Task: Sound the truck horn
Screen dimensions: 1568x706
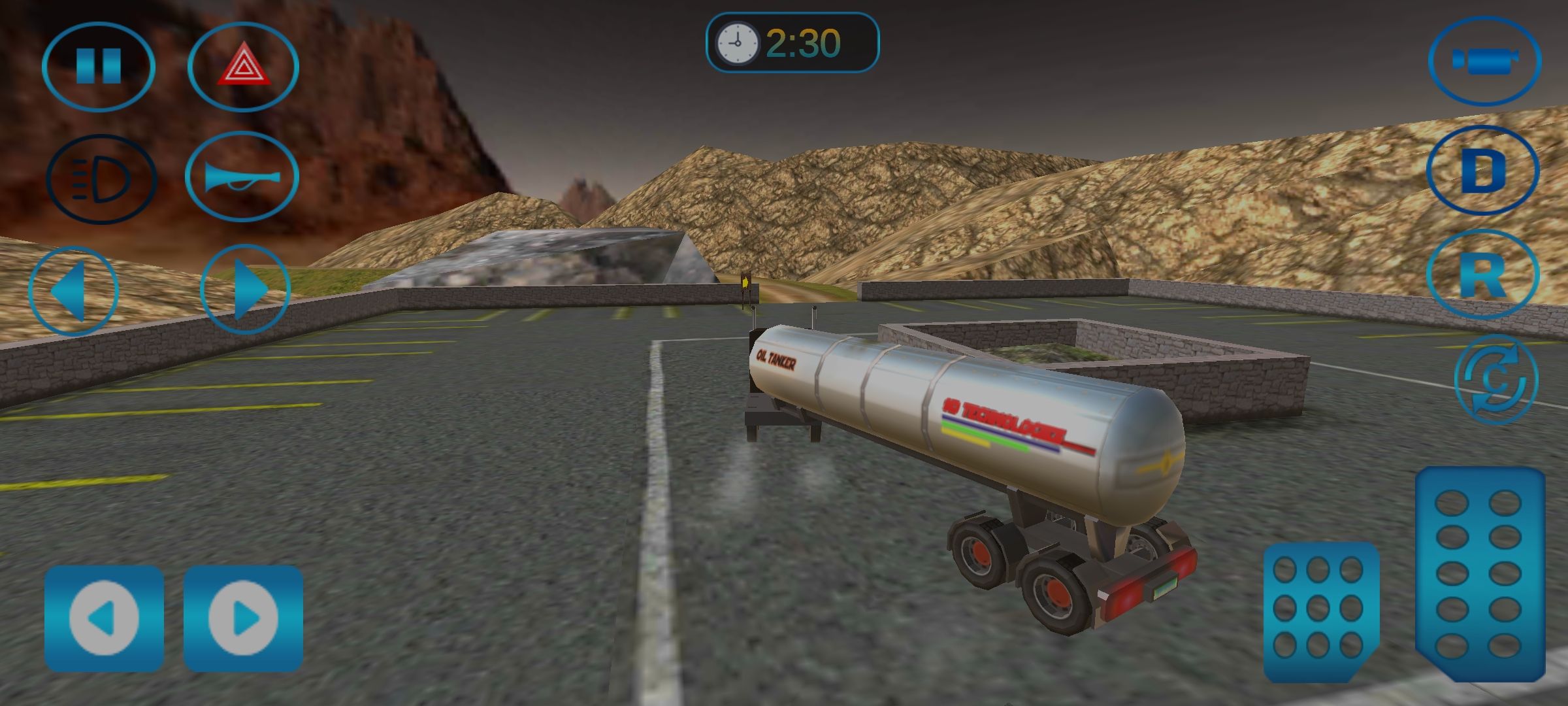Action: pos(242,176)
